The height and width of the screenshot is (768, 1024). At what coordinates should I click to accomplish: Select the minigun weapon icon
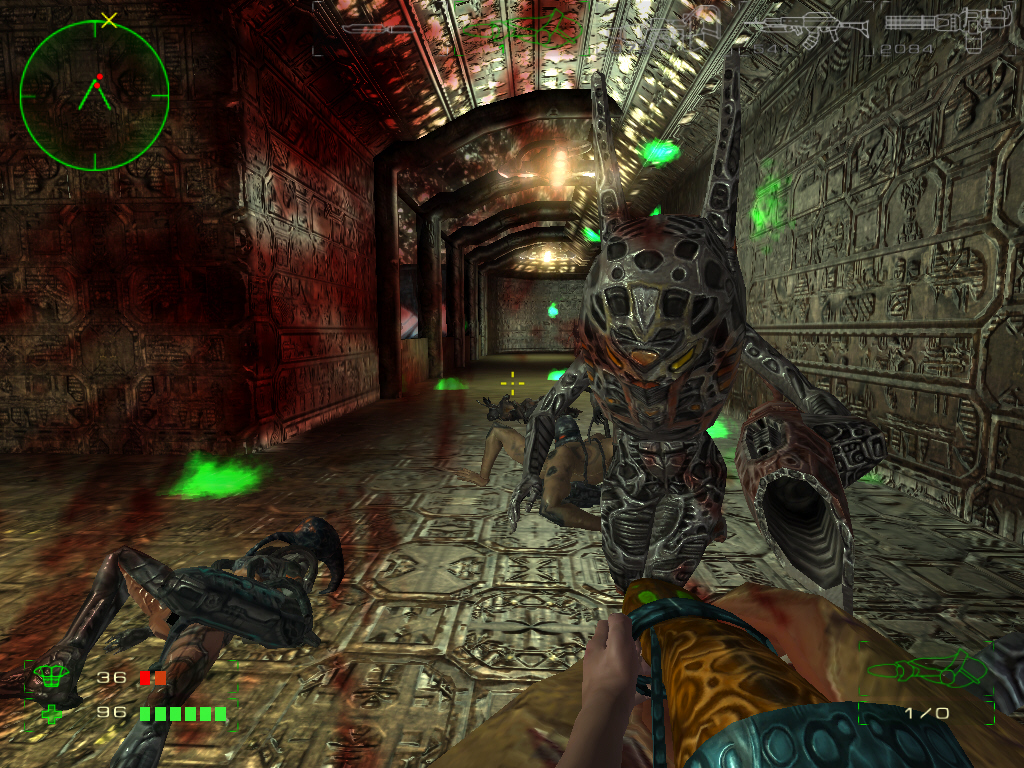point(945,24)
